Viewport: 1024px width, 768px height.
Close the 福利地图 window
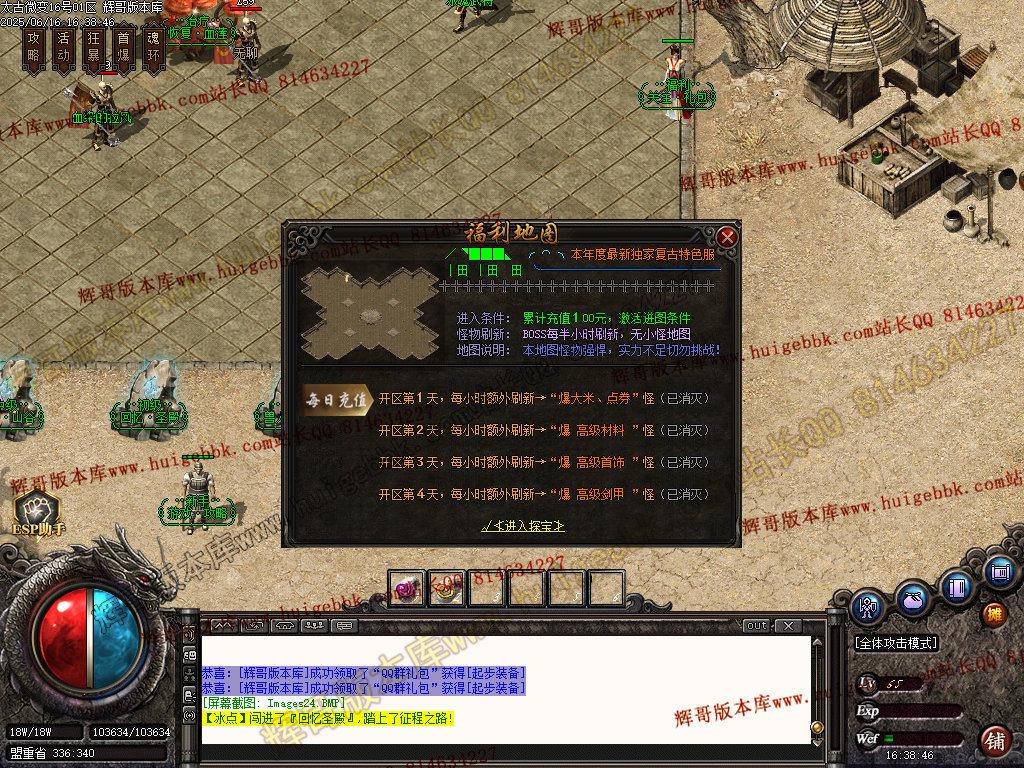727,237
